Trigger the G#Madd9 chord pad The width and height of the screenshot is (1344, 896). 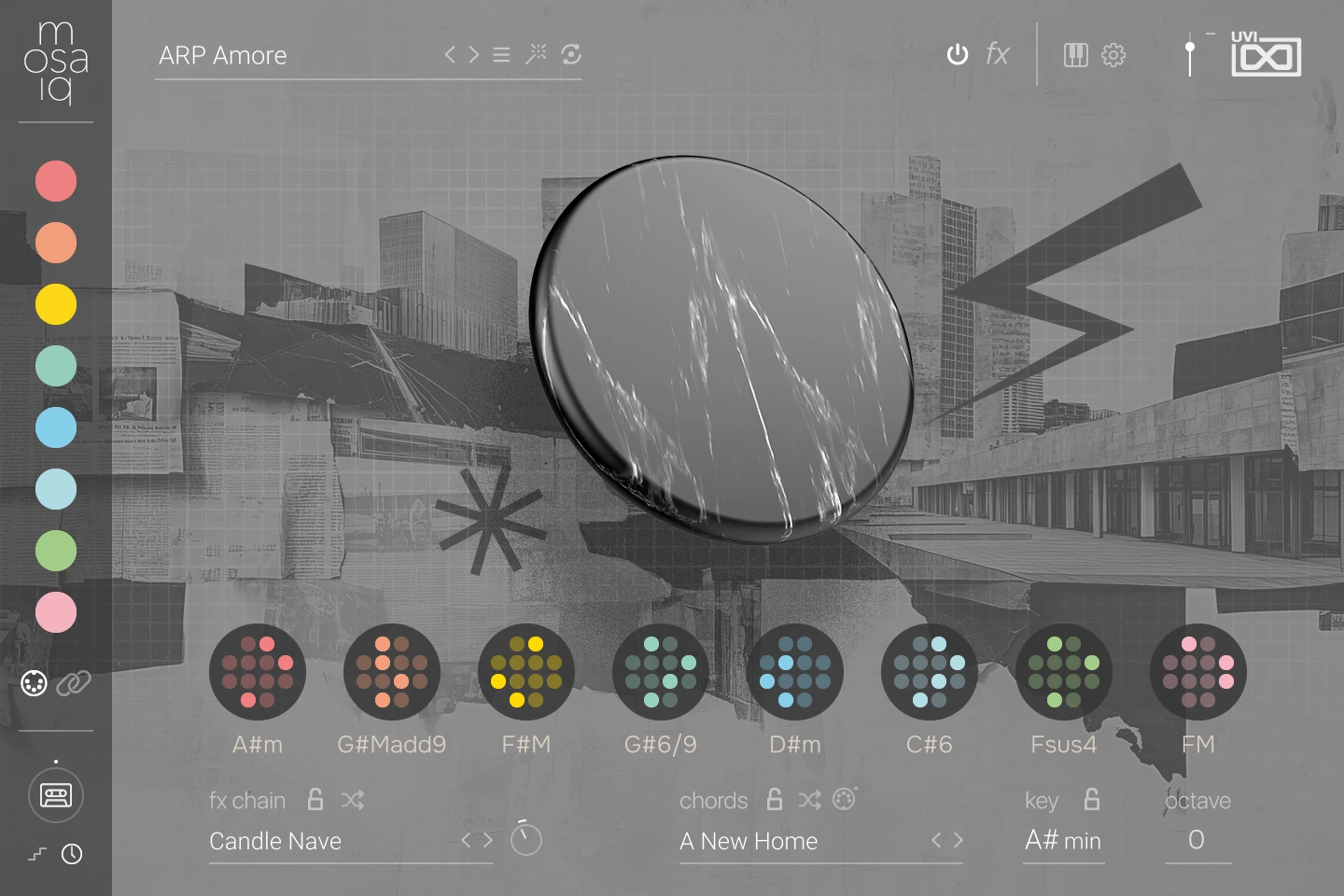(392, 672)
